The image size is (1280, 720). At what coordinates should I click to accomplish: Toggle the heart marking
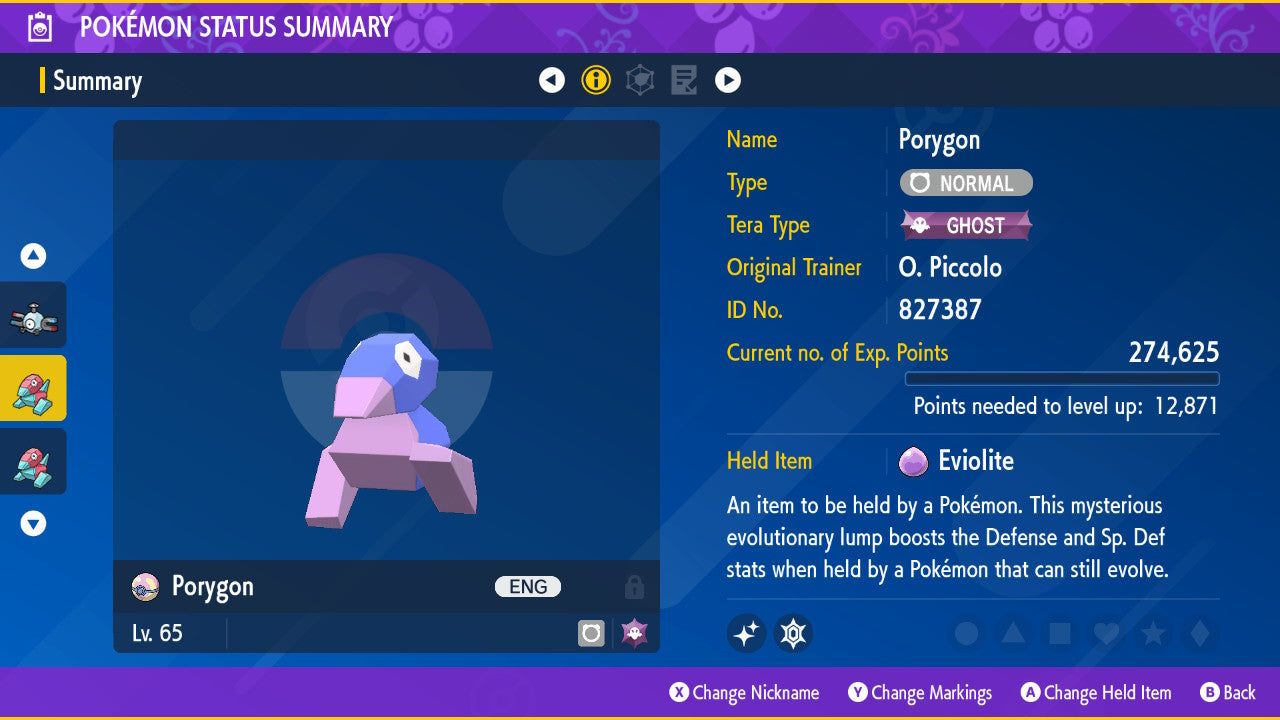click(x=1105, y=633)
